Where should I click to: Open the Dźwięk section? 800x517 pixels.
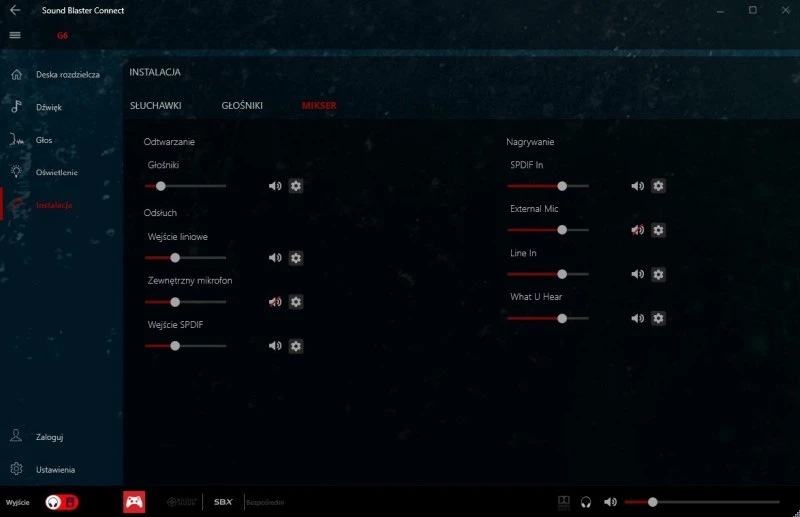[x=50, y=107]
